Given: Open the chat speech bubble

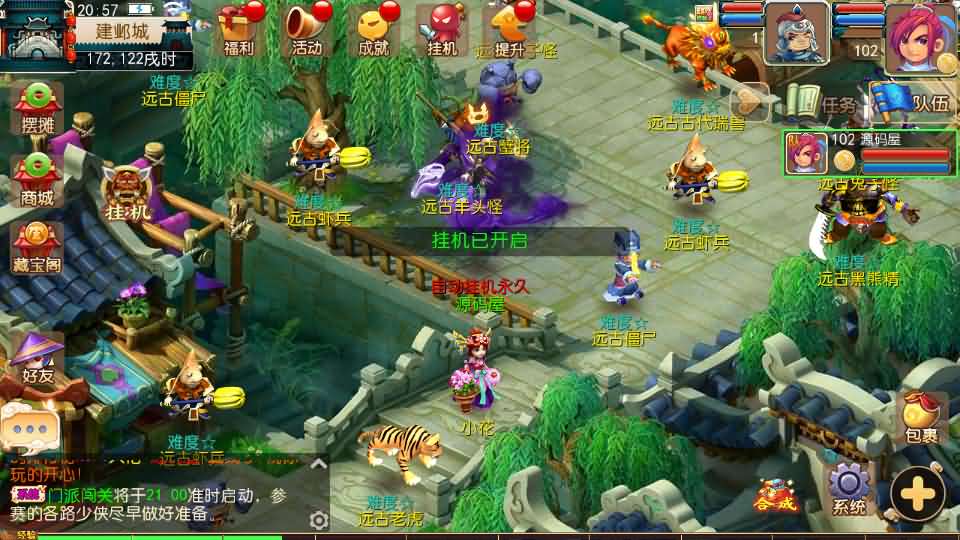Looking at the screenshot, I should click(x=29, y=427).
